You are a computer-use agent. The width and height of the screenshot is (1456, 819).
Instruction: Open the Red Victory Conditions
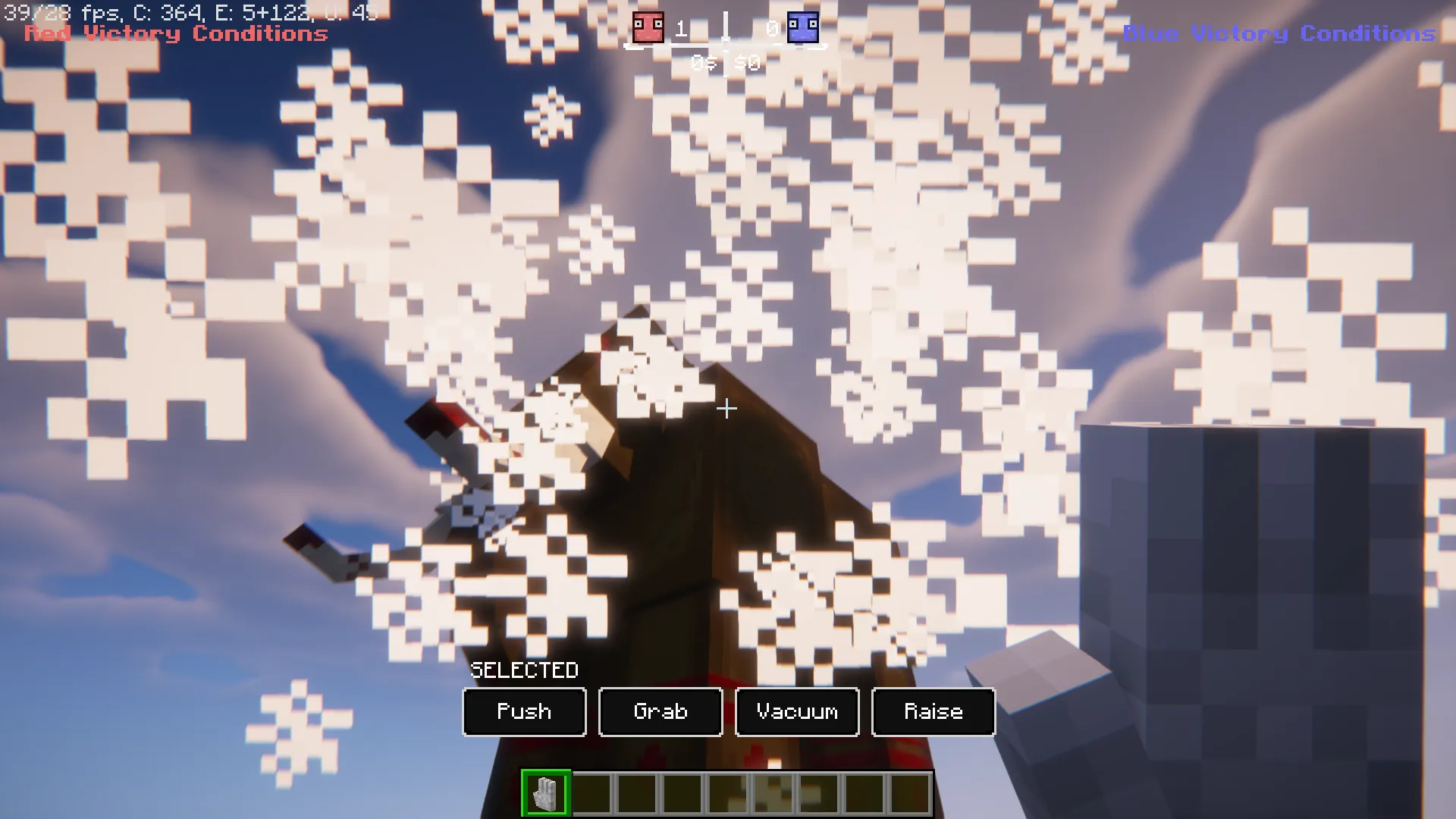[x=175, y=33]
